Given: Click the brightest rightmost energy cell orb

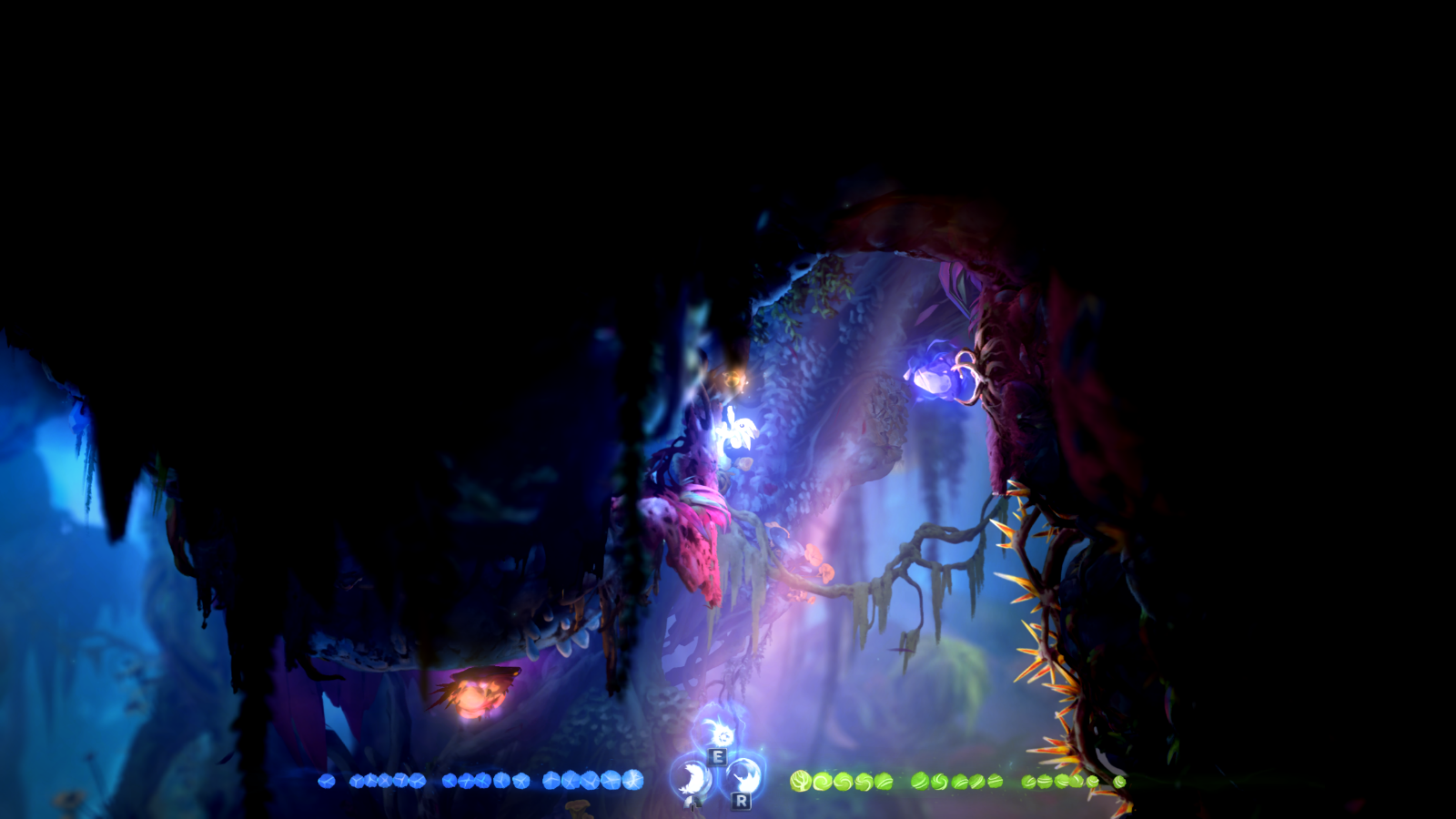Looking at the screenshot, I should pos(634,781).
